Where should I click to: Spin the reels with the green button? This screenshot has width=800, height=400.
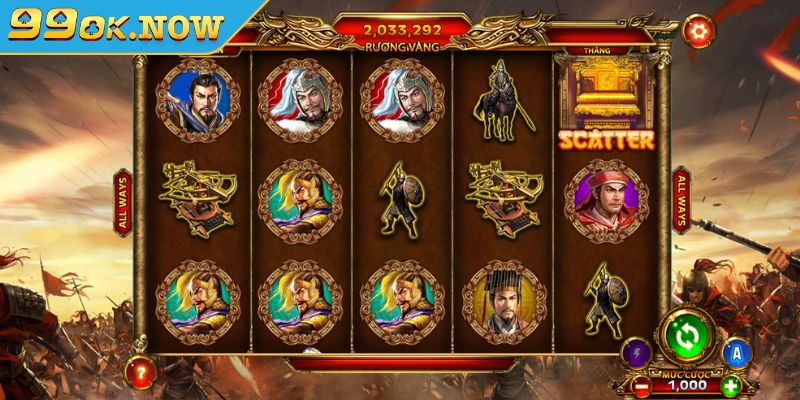coord(686,338)
